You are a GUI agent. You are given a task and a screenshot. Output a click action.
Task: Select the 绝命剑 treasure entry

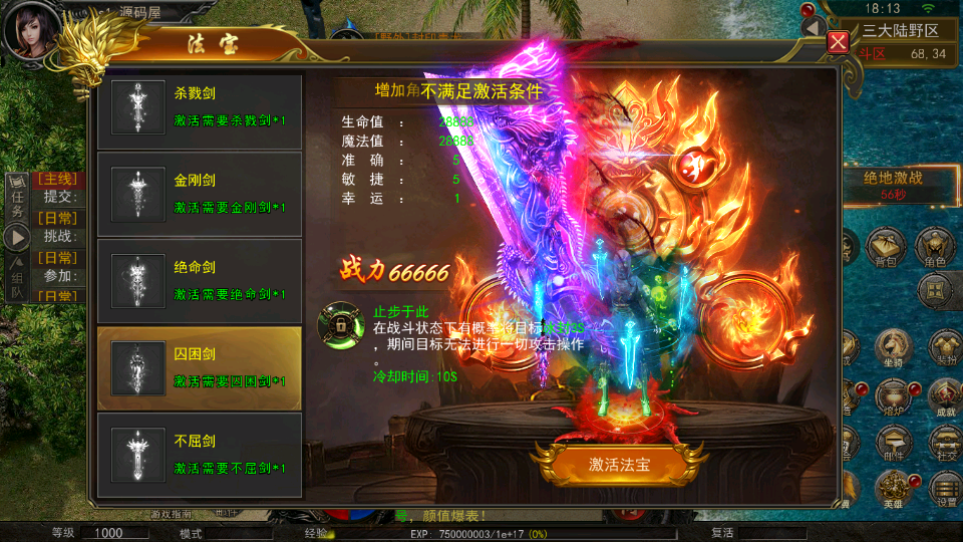pyautogui.click(x=199, y=280)
